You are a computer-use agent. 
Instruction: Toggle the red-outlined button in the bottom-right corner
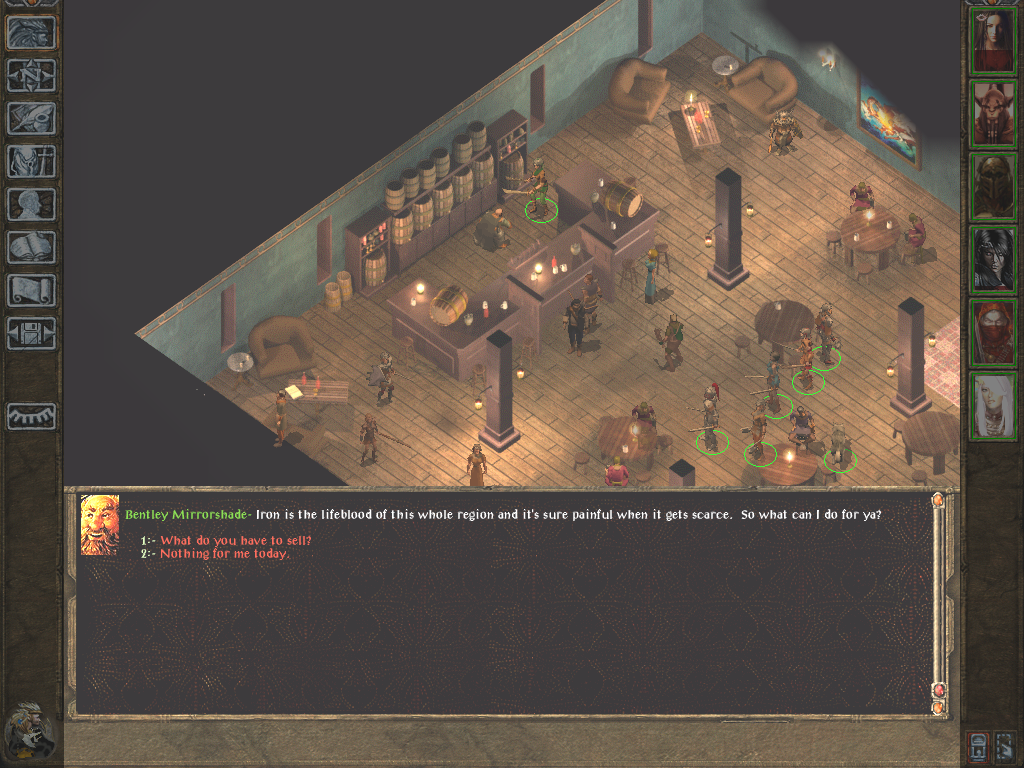click(978, 746)
